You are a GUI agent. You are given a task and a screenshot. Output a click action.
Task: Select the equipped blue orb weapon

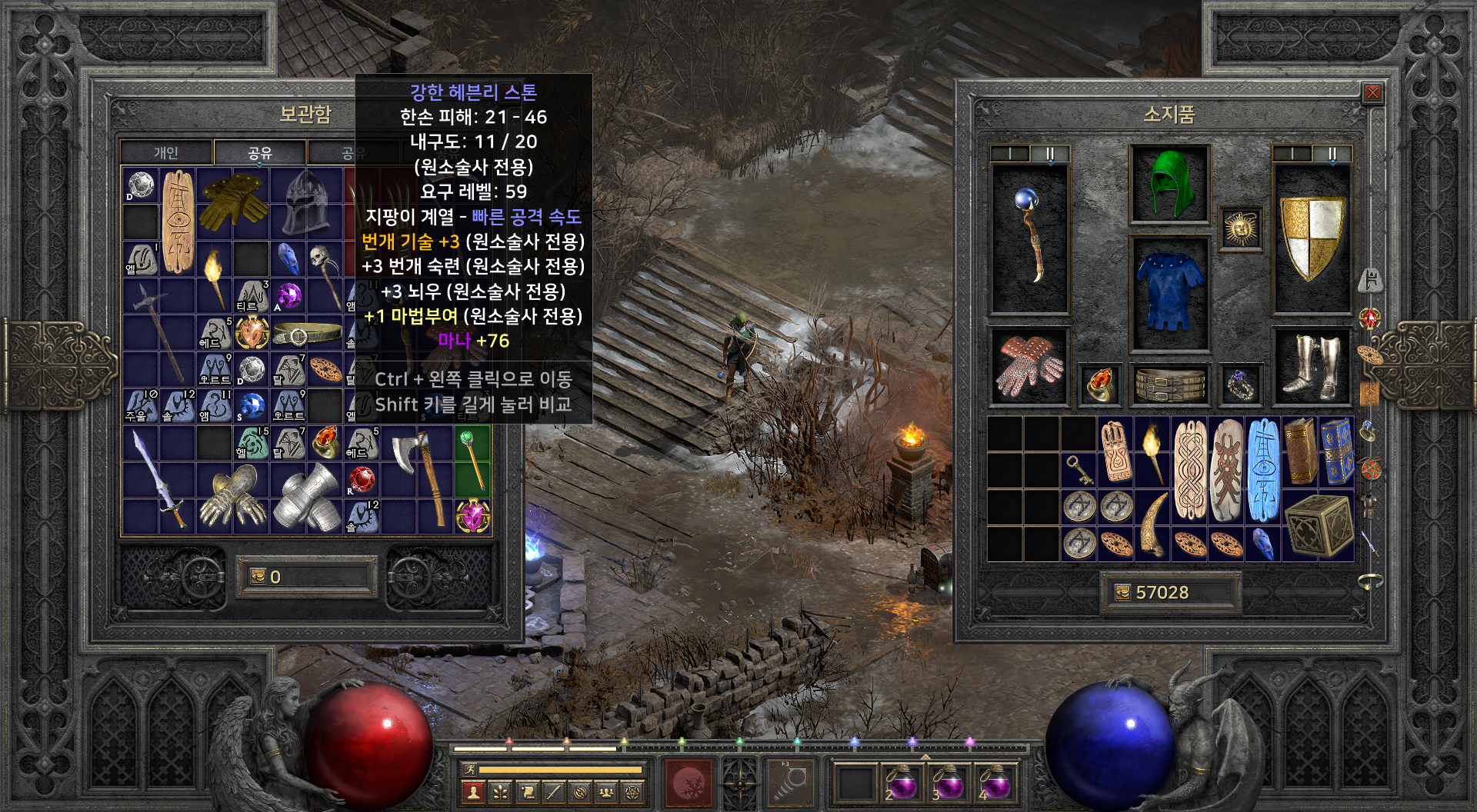(1029, 237)
